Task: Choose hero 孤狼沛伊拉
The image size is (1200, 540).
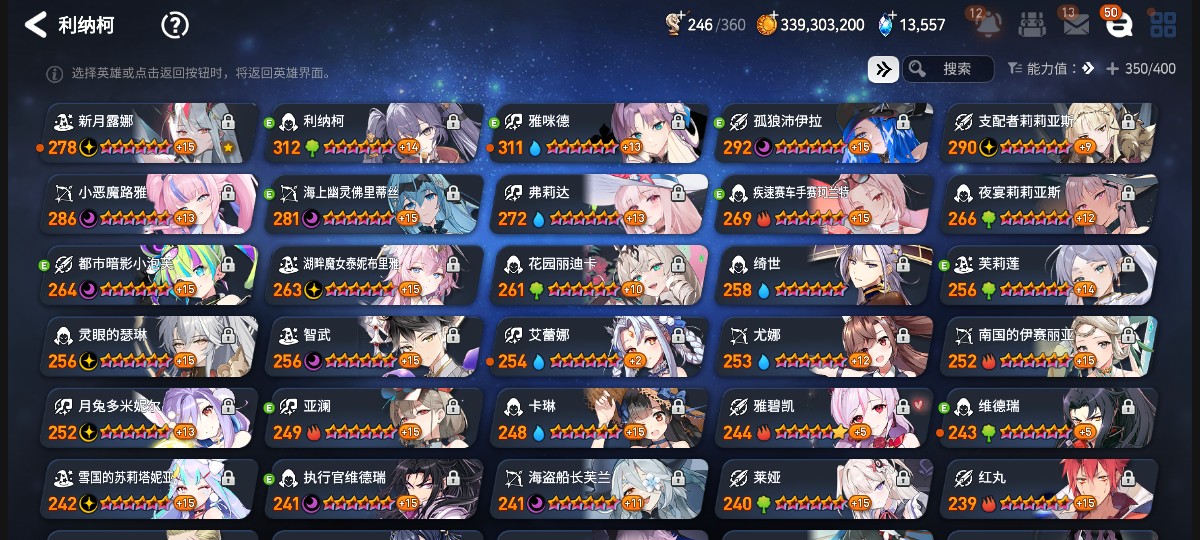Action: point(825,134)
